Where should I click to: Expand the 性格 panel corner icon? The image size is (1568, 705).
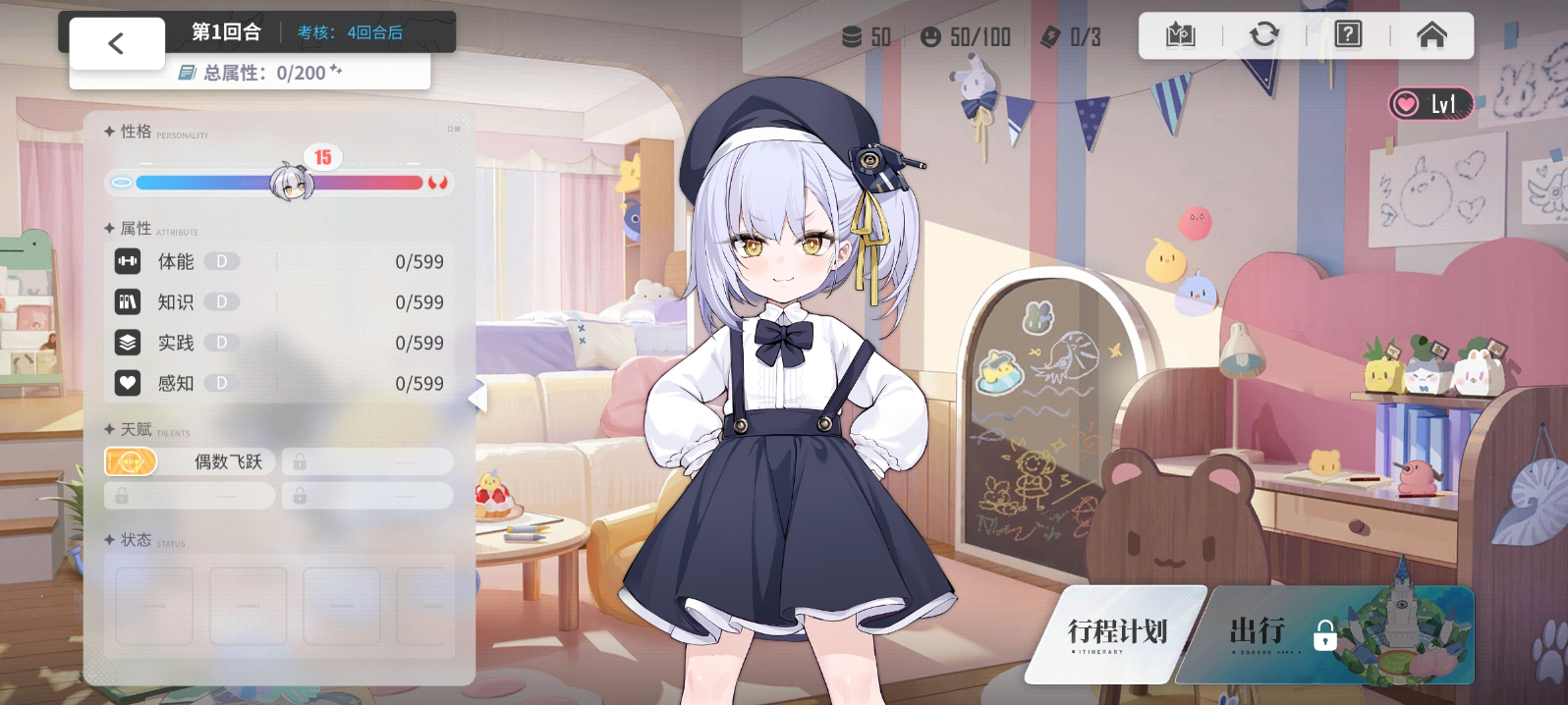pos(453,129)
